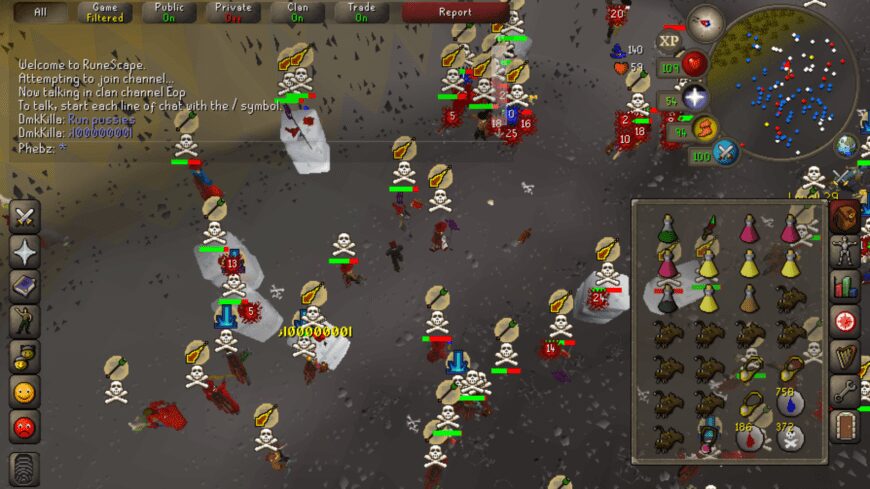
Task: Open the settings wrench tab
Action: [846, 391]
